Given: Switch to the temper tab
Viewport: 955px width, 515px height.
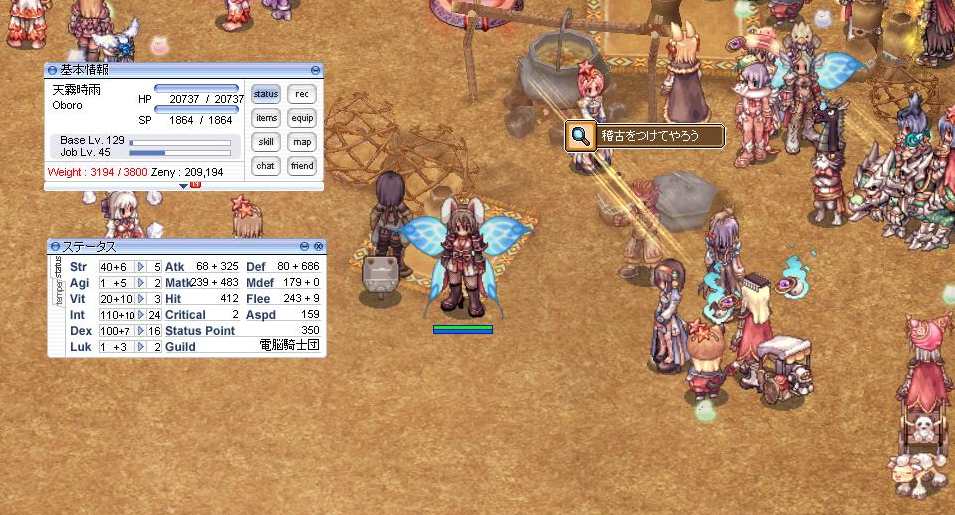Looking at the screenshot, I should [x=58, y=294].
